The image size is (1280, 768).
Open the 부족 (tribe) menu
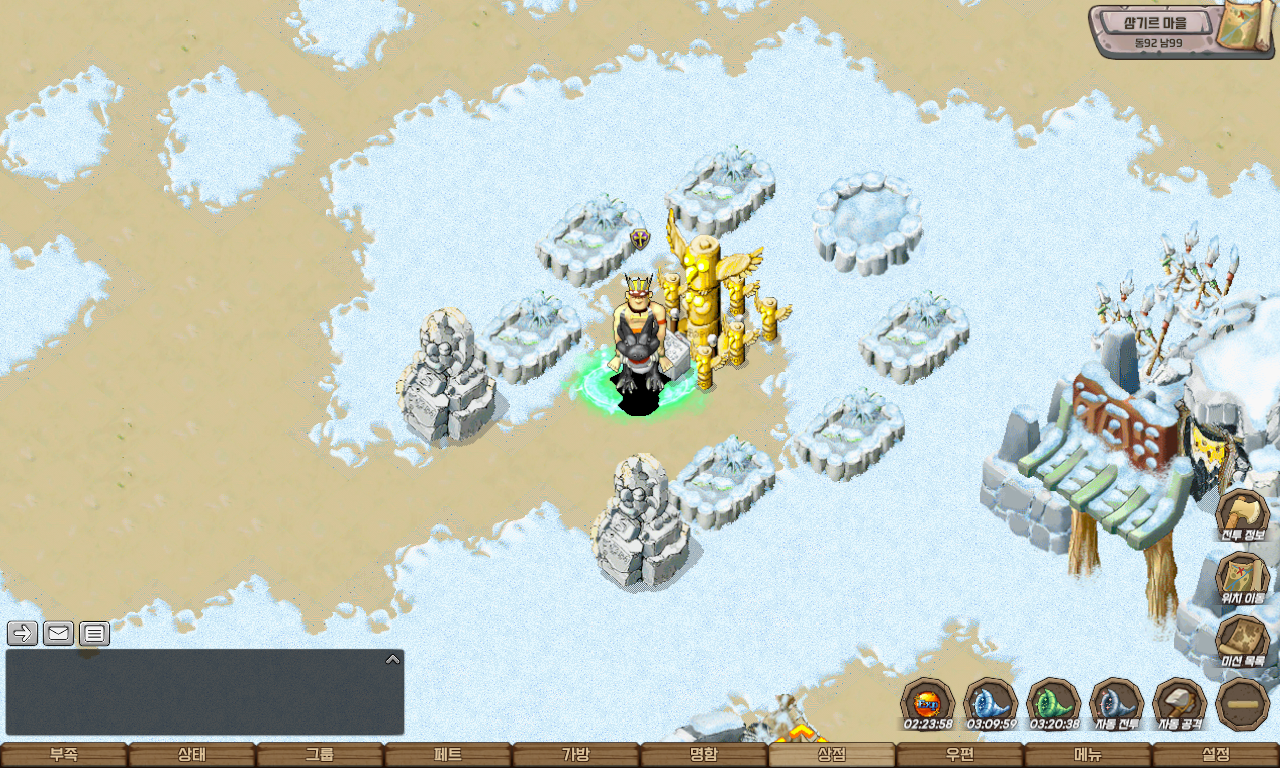(x=64, y=755)
